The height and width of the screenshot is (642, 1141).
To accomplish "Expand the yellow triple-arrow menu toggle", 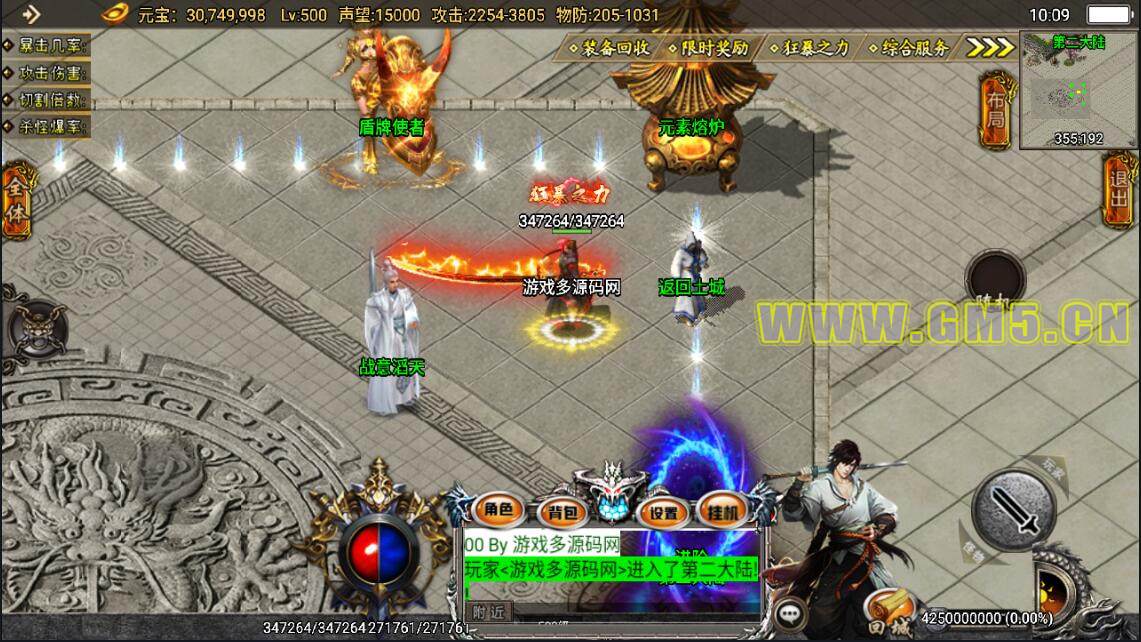I will [x=991, y=47].
